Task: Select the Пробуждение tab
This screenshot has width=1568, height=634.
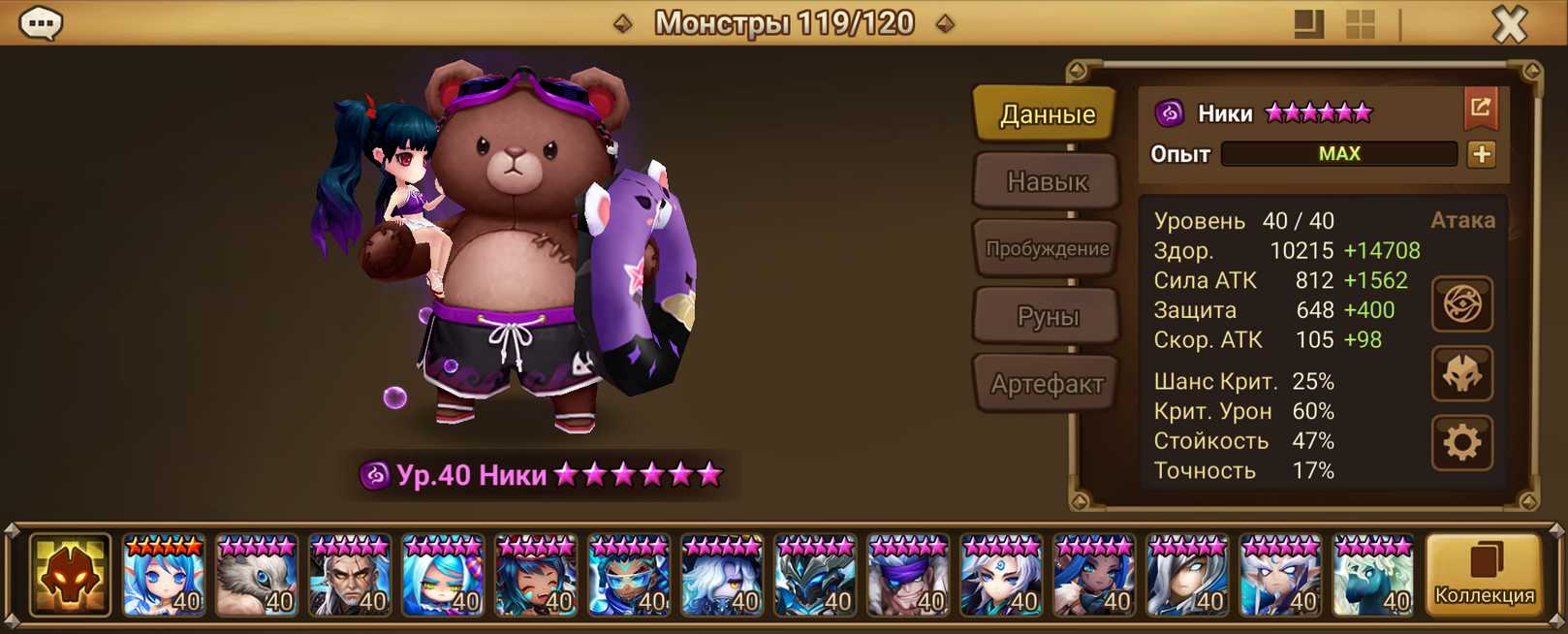Action: pos(1047,248)
